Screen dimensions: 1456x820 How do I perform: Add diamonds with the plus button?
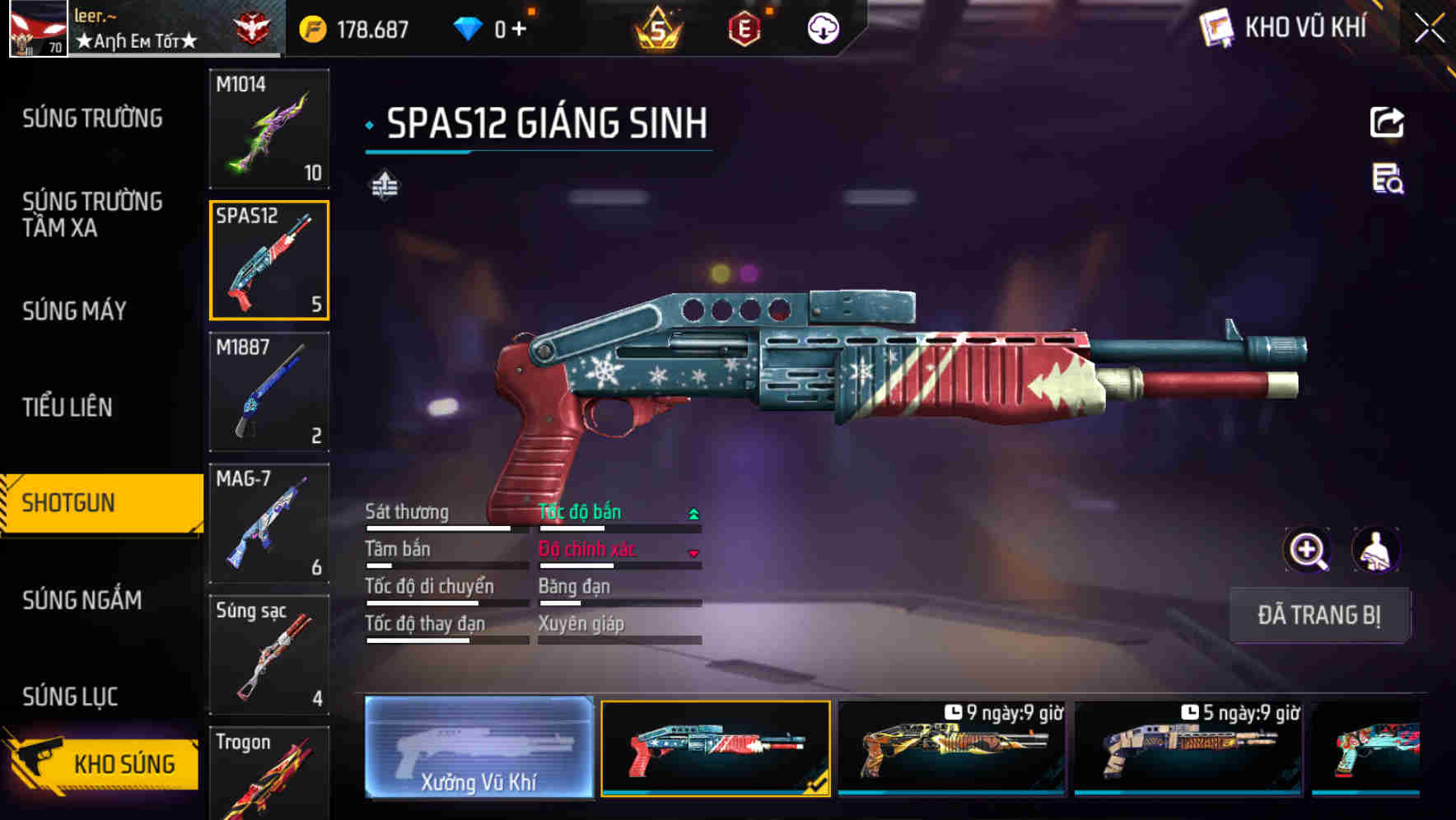519,30
